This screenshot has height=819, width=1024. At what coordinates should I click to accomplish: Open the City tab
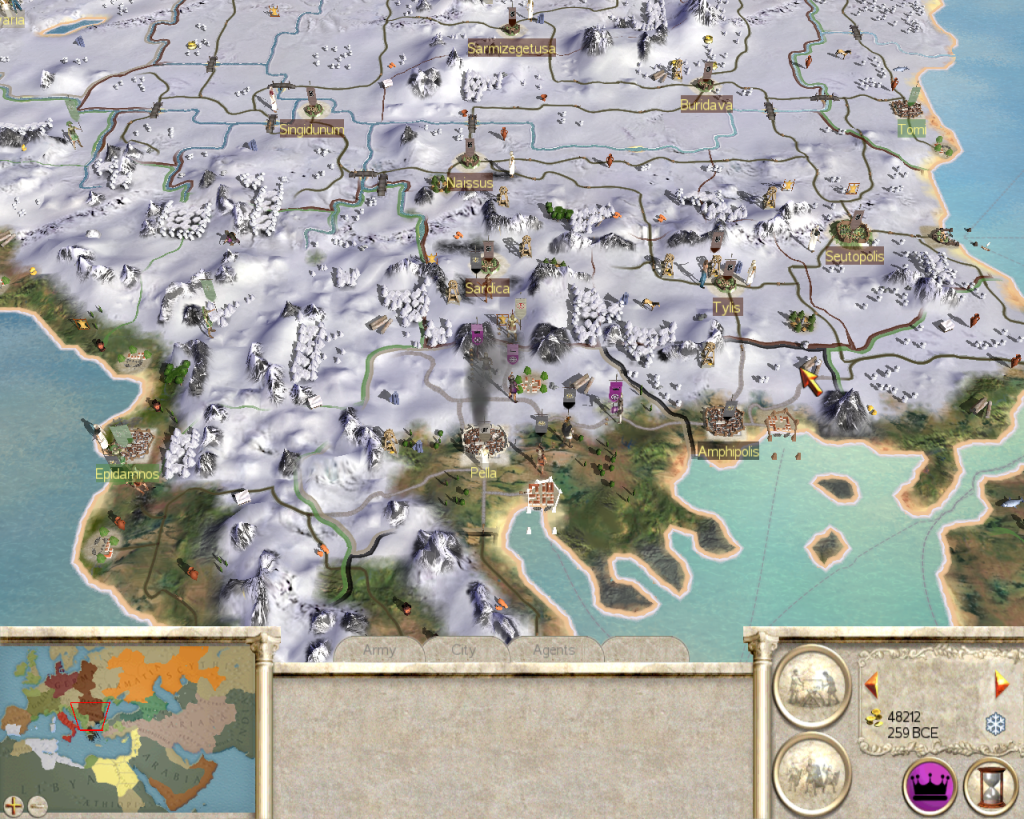click(464, 650)
